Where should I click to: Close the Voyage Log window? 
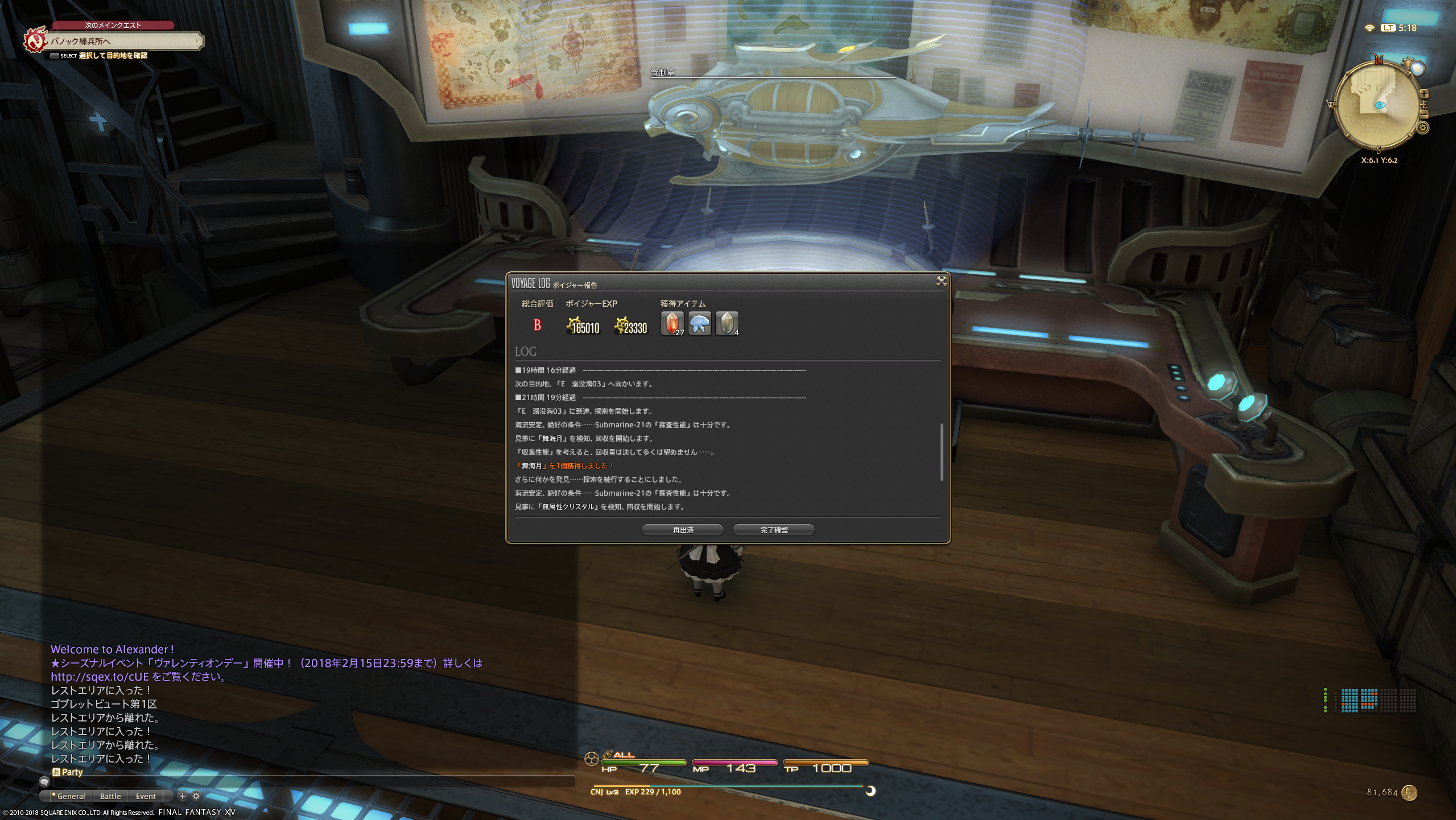941,281
